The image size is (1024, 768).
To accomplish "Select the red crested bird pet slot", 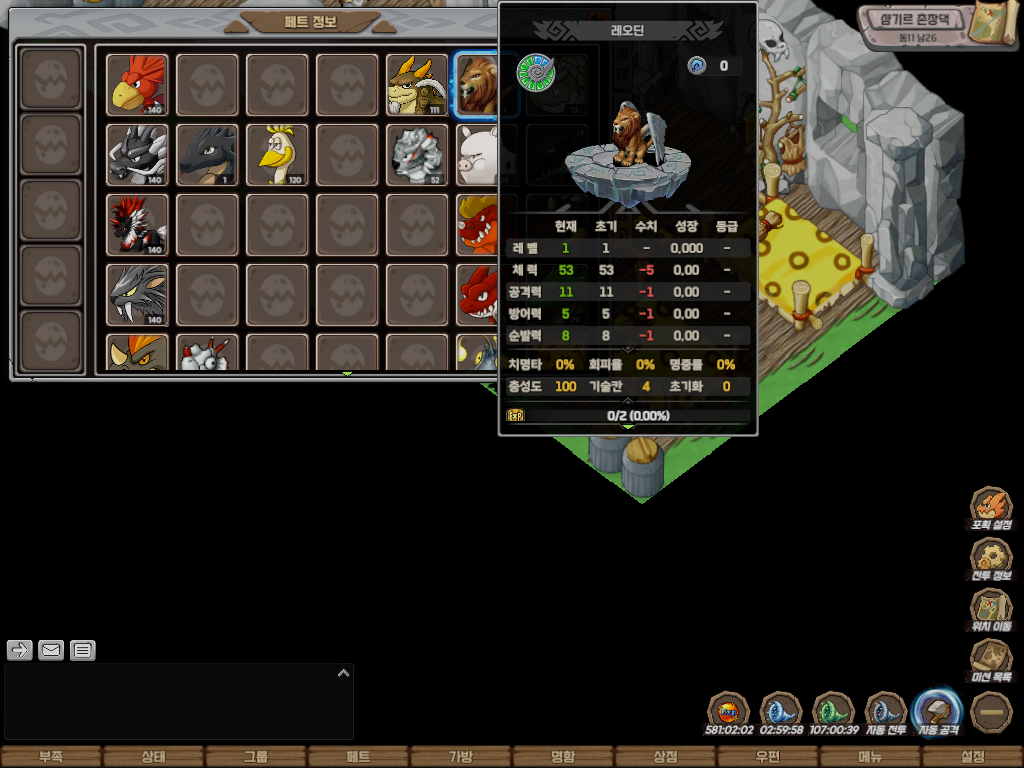I will (138, 84).
